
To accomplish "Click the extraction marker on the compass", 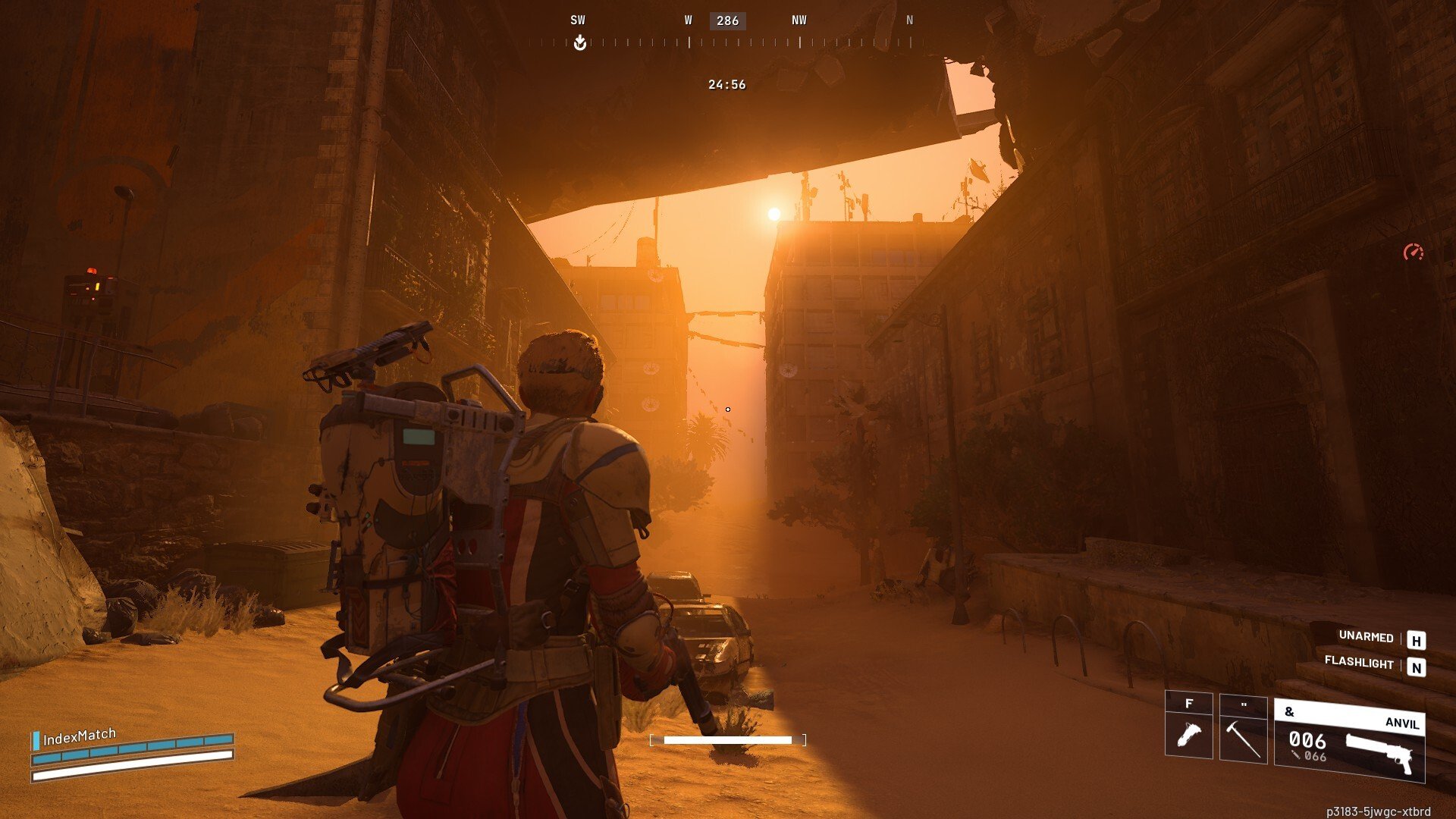I will 580,42.
